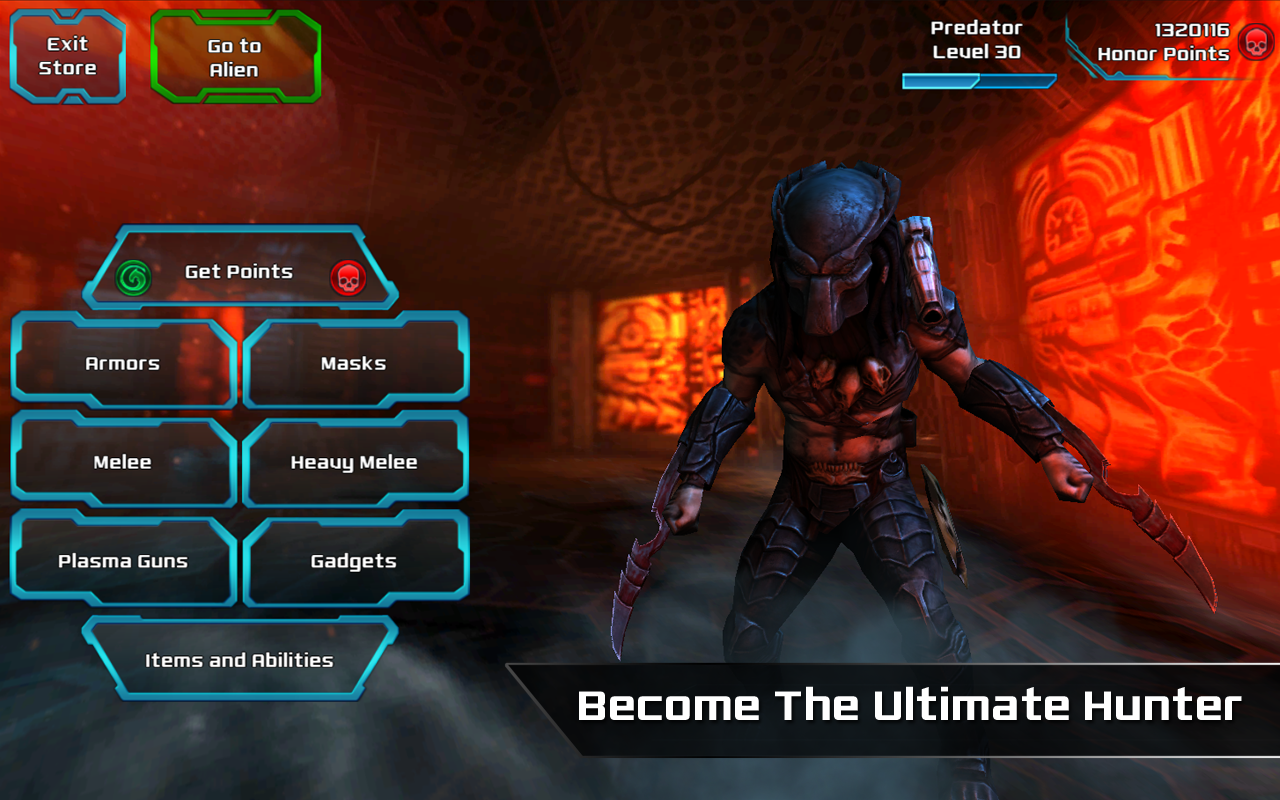Switch to the Alien store
The height and width of the screenshot is (800, 1280).
coord(235,54)
